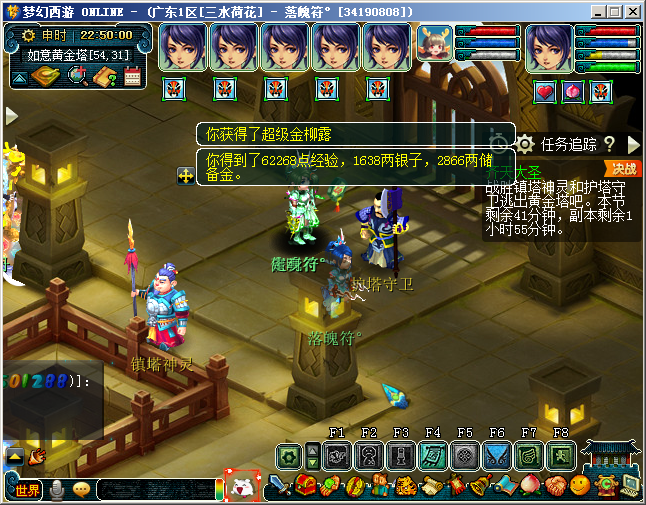
Task: Activate the F1 shortcut skill
Action: click(x=337, y=456)
